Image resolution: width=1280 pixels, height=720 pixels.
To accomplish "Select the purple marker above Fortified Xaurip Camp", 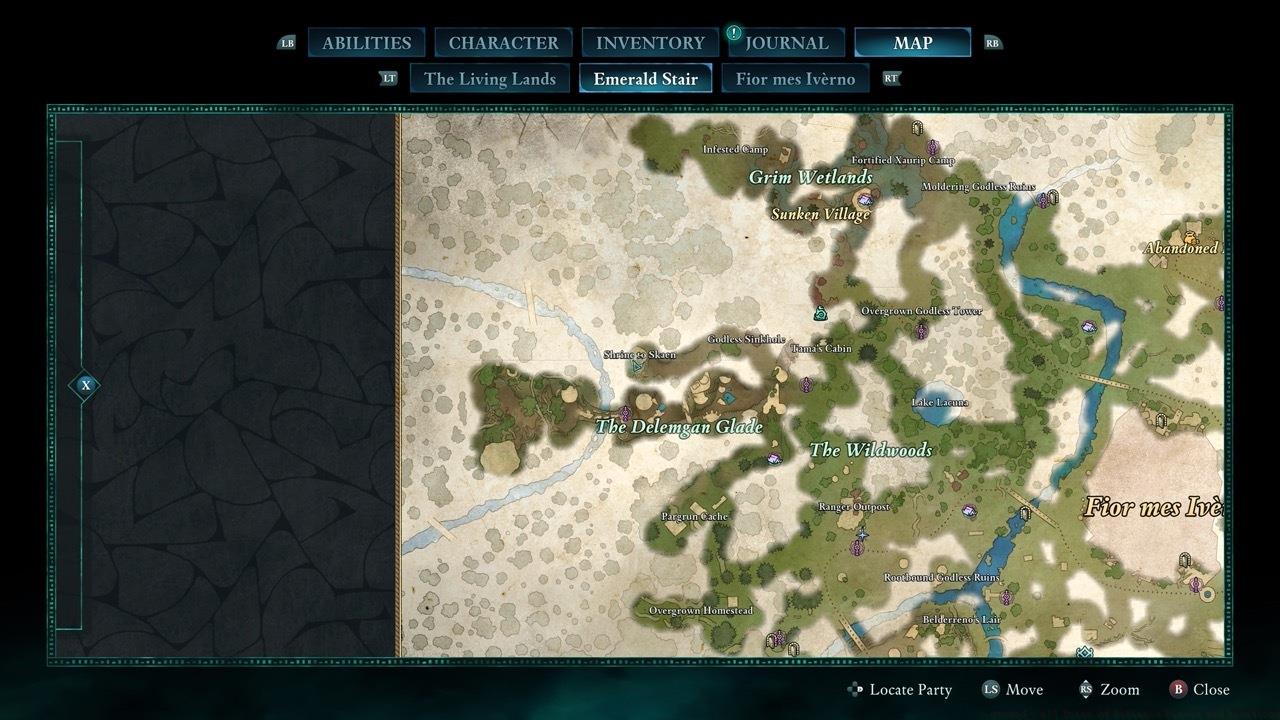I will pos(933,145).
